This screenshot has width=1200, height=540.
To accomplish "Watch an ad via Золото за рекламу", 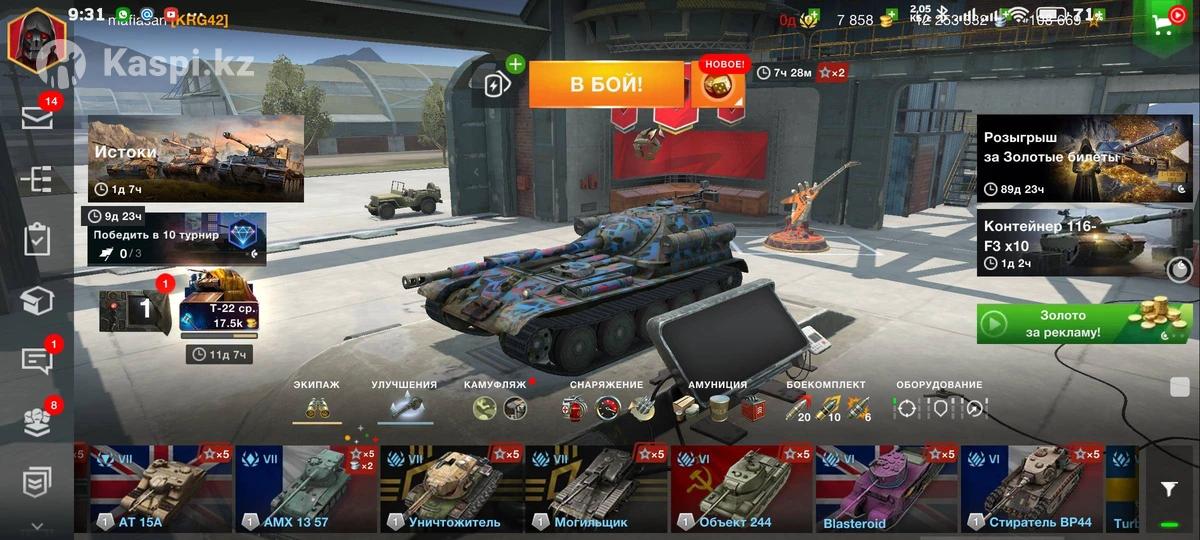I will (x=1084, y=324).
